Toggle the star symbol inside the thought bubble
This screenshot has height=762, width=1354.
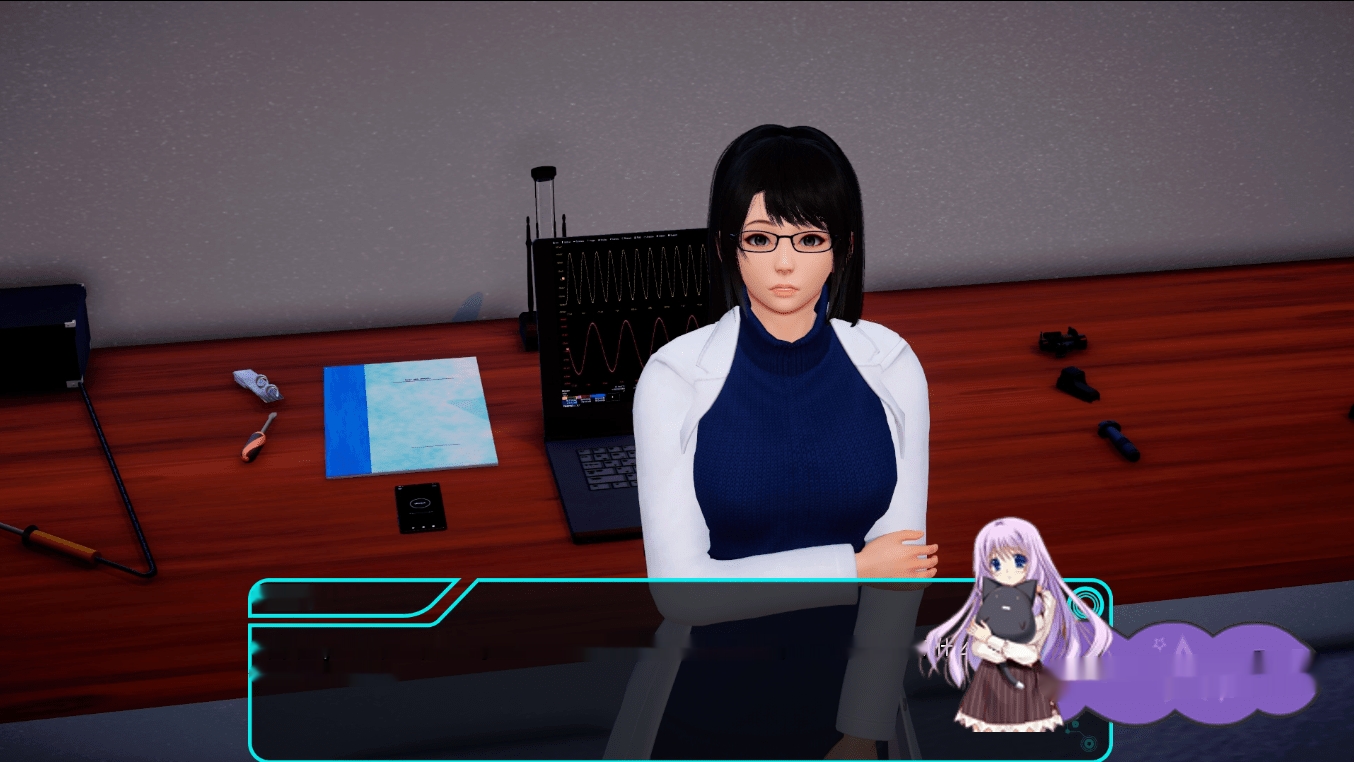pos(1159,644)
